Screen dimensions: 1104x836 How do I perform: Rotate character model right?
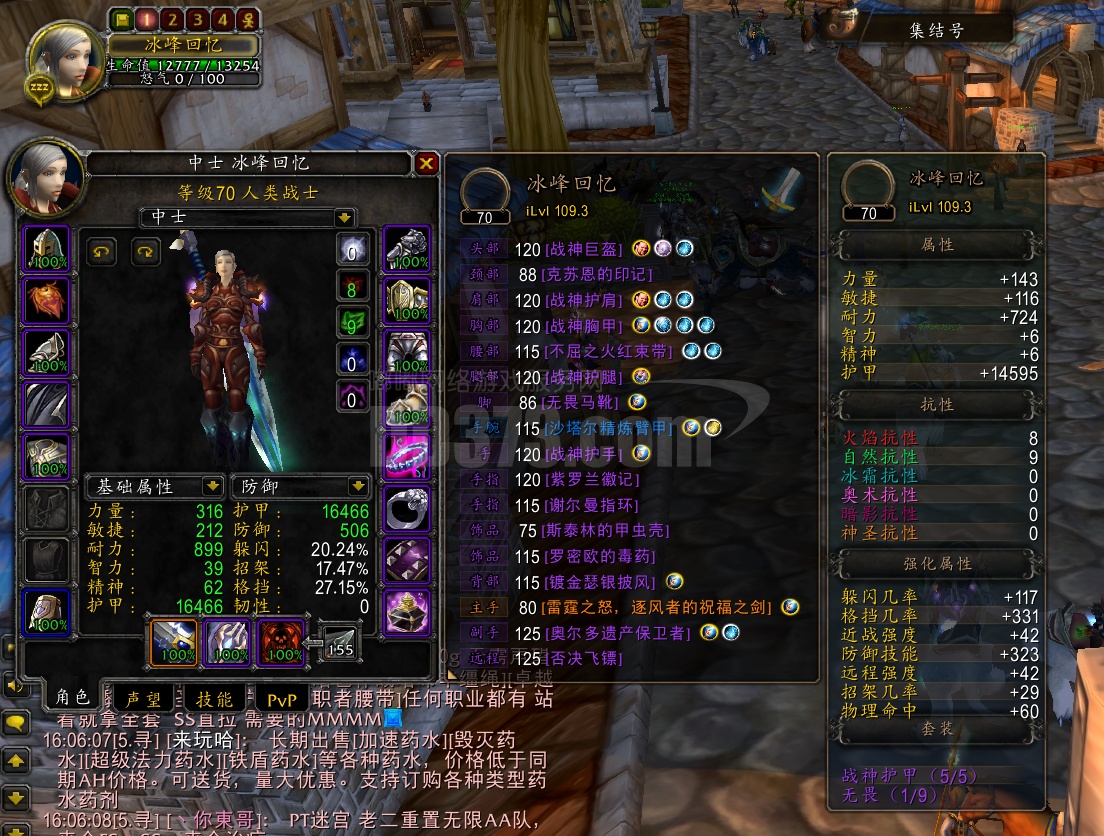(x=146, y=251)
